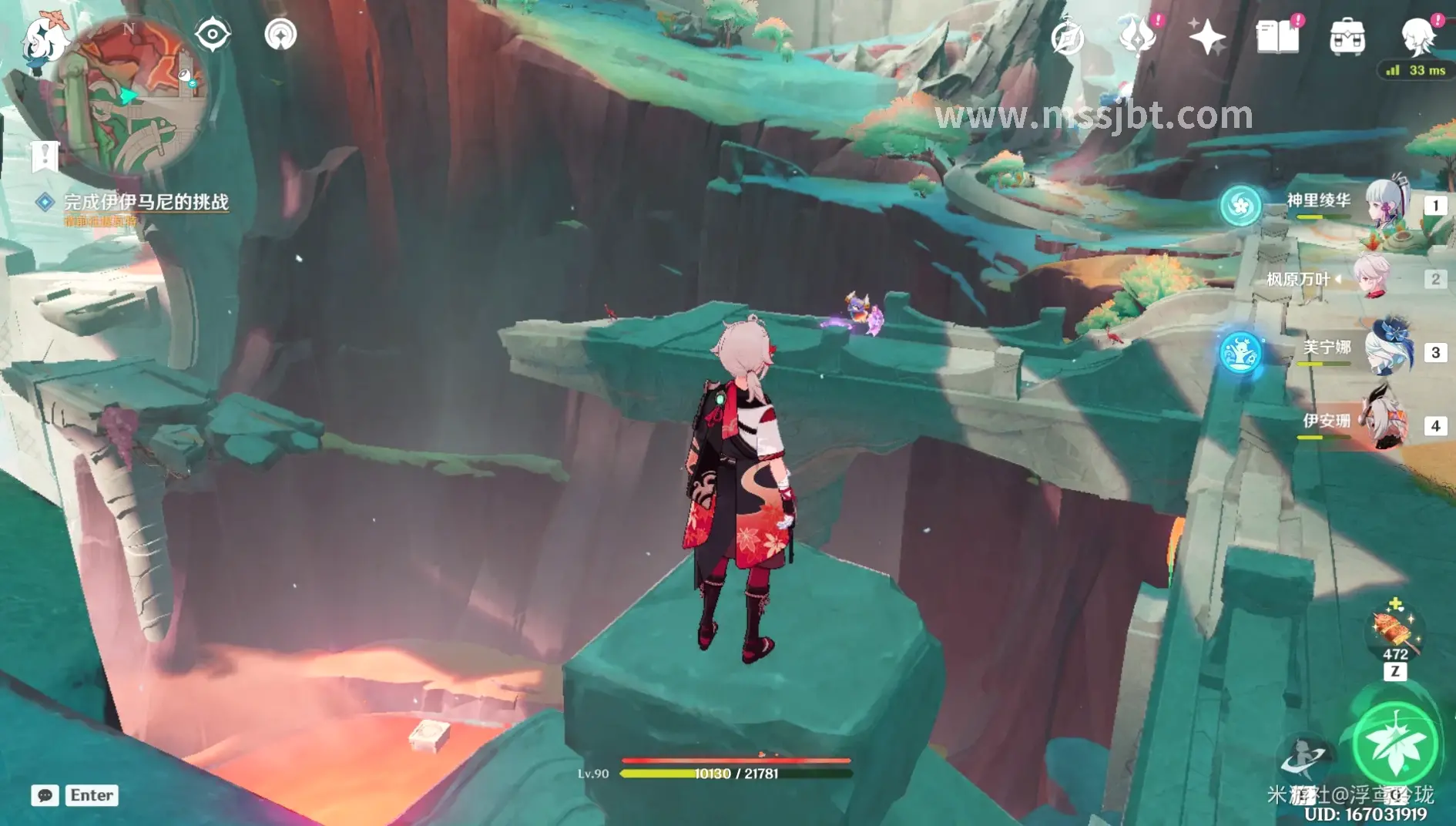This screenshot has height=826, width=1456.
Task: Open the battle pass icon
Action: tap(1137, 36)
